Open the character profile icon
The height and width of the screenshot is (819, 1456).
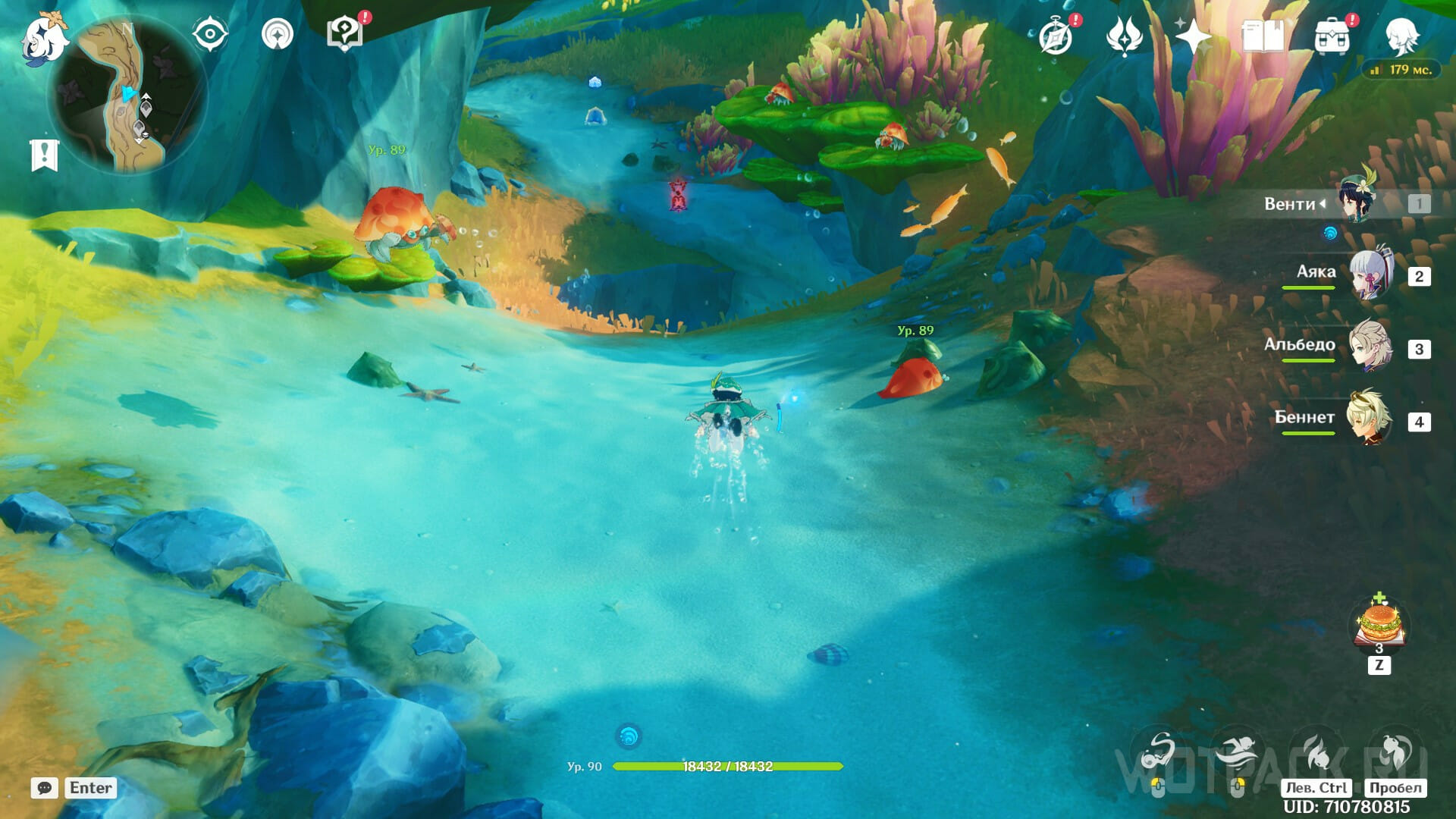[1401, 35]
